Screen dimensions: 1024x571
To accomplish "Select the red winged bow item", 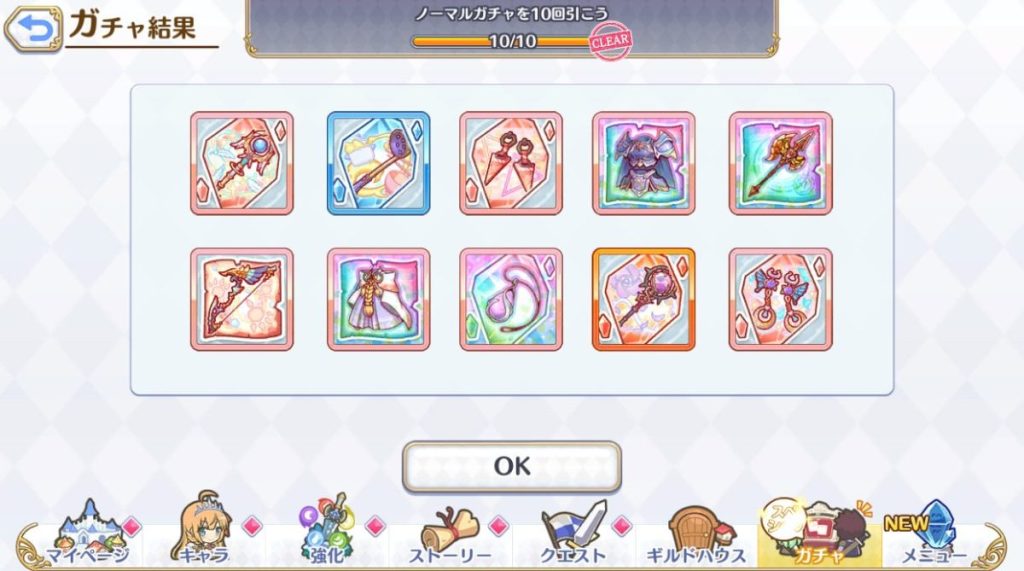I will [242, 299].
